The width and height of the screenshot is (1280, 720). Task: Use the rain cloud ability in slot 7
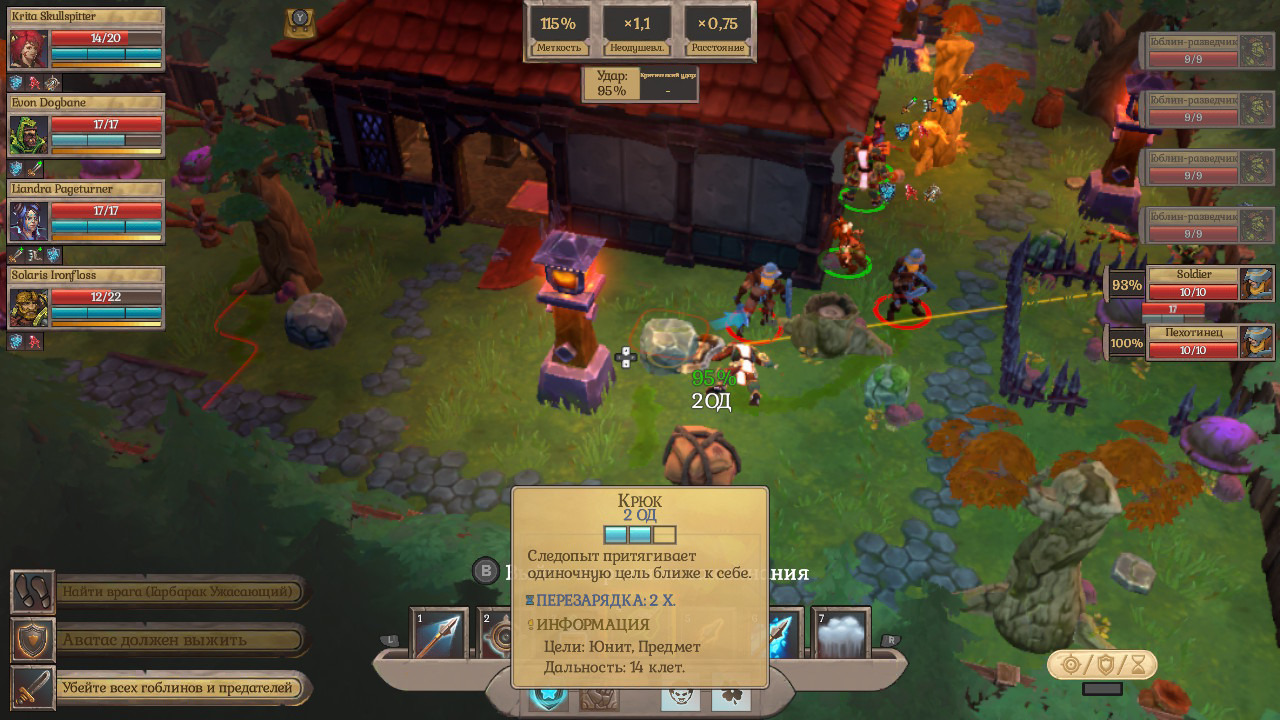841,634
